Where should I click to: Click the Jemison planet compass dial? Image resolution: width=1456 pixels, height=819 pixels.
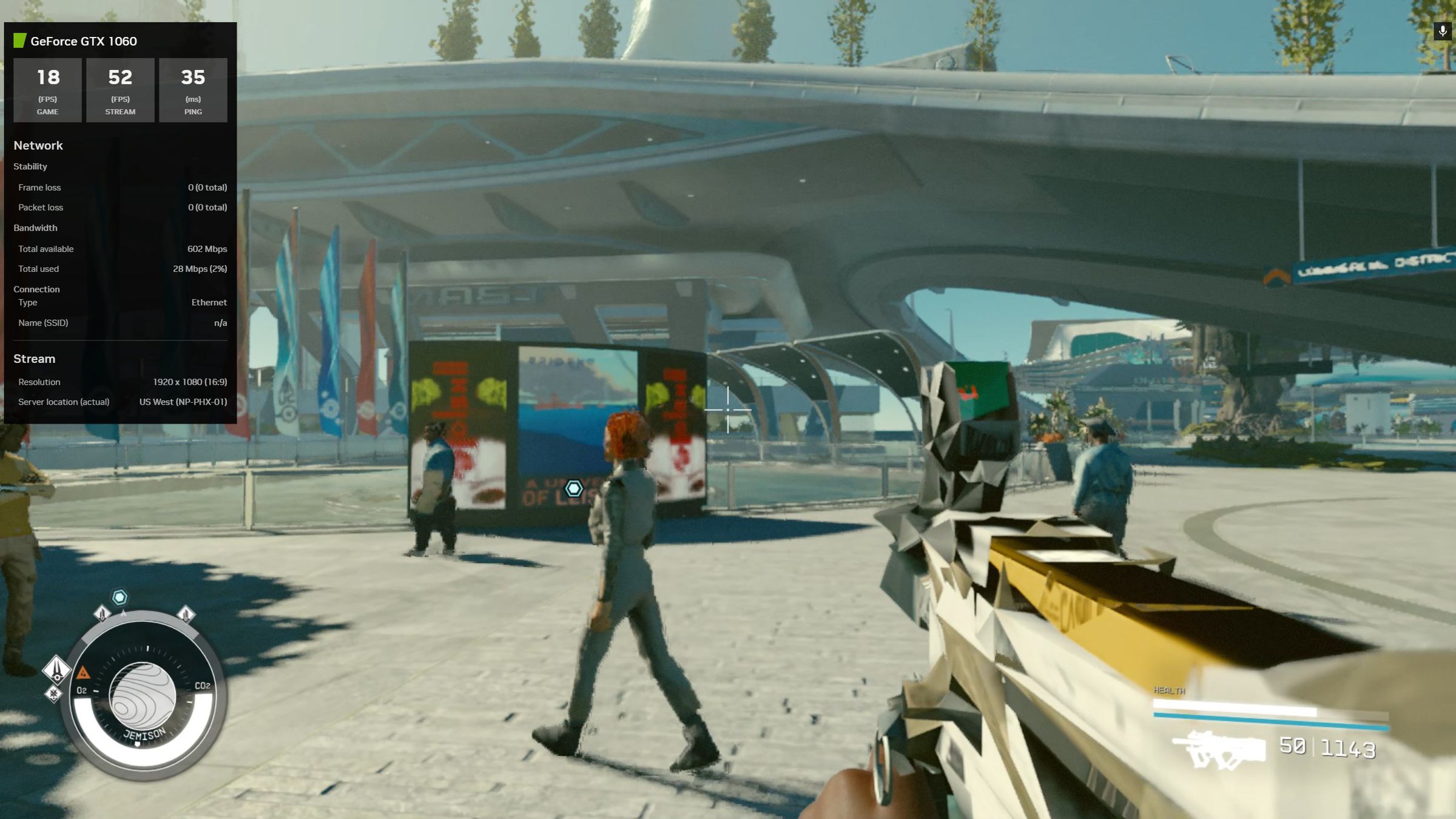pyautogui.click(x=143, y=696)
